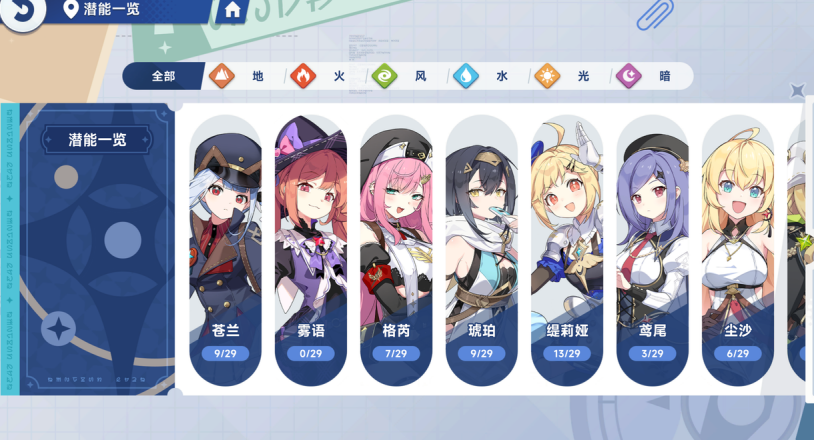Switch to the 暗 dark element tab
Screen dimensions: 814x440
(x=650, y=76)
